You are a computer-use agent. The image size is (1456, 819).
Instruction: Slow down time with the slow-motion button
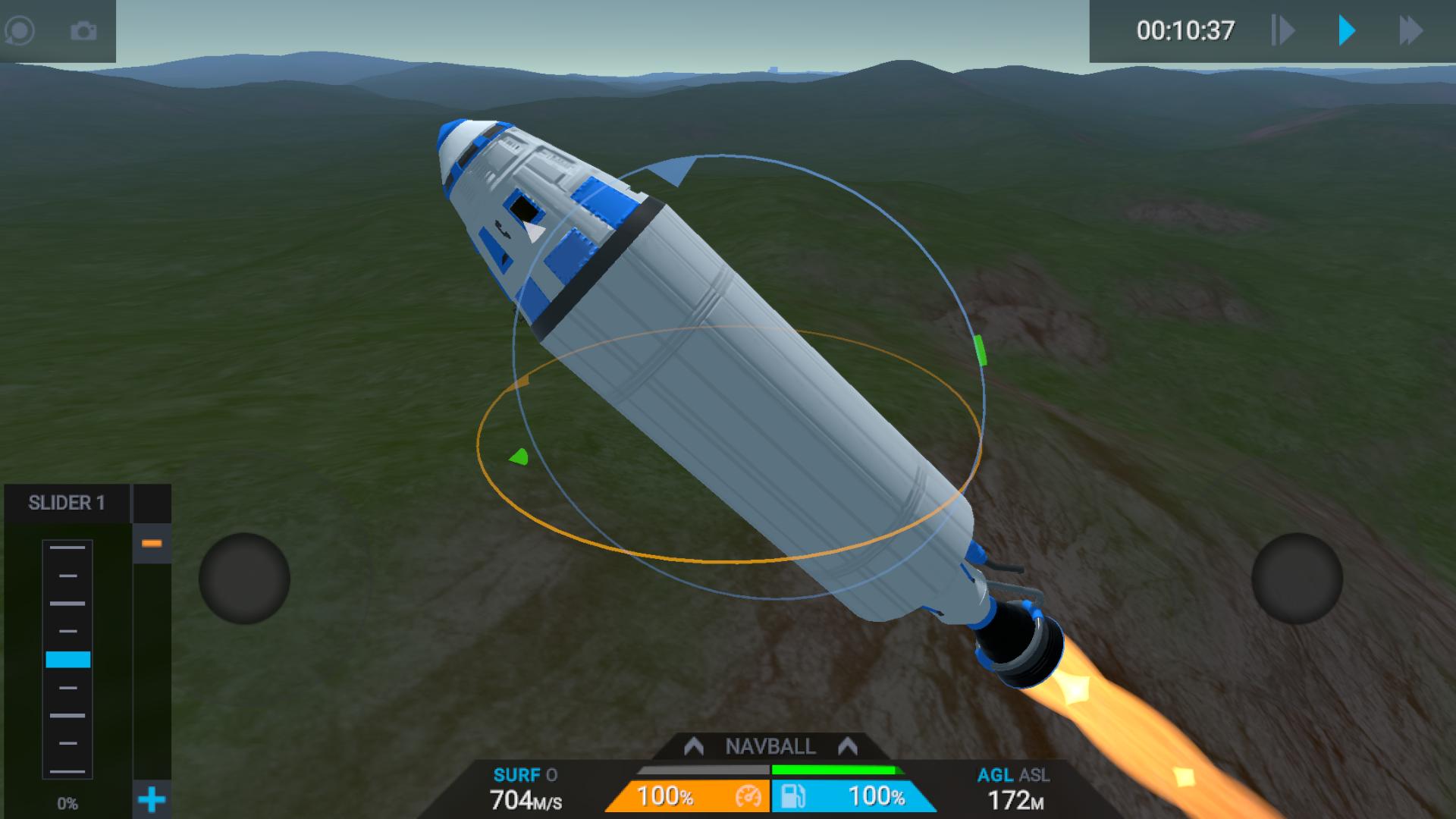tap(1282, 31)
